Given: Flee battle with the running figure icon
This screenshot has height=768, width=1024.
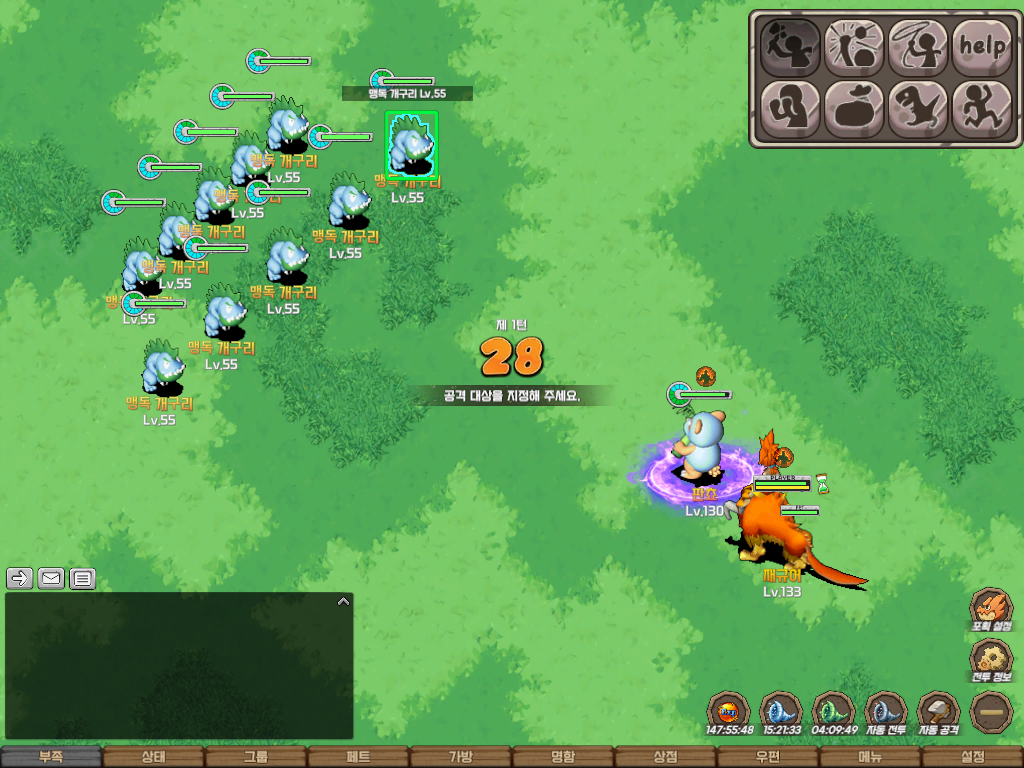Looking at the screenshot, I should click(981, 108).
